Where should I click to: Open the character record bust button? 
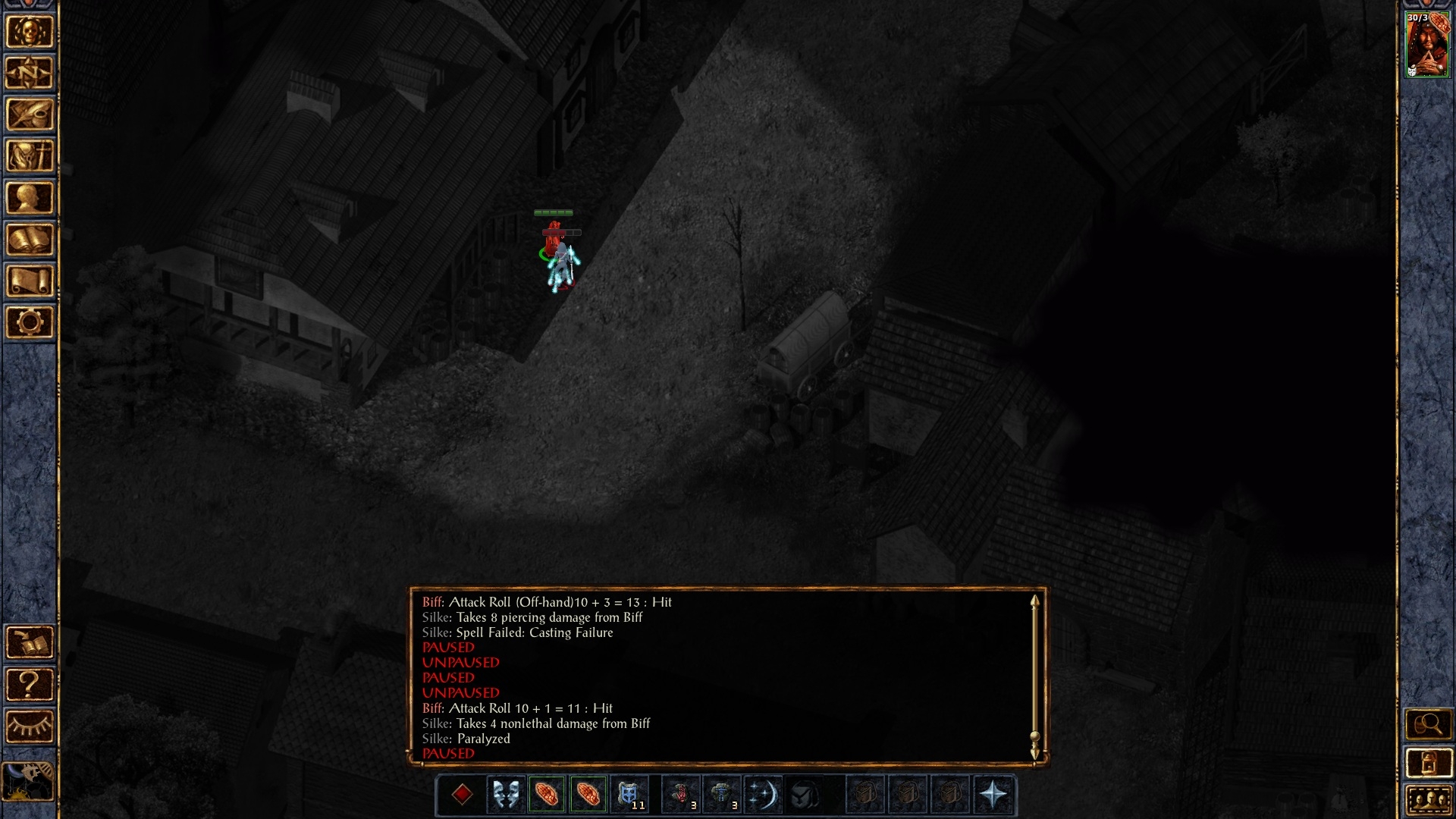pyautogui.click(x=30, y=199)
